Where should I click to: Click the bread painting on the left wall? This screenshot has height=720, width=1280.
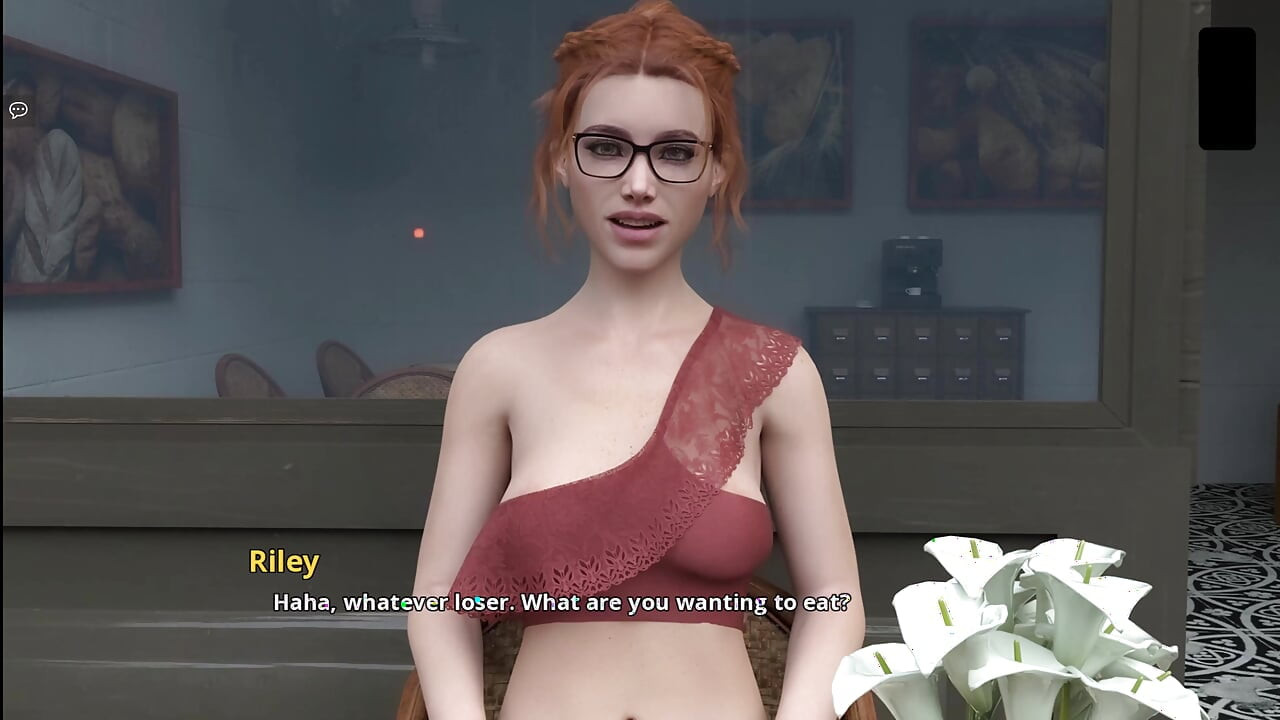[x=85, y=165]
